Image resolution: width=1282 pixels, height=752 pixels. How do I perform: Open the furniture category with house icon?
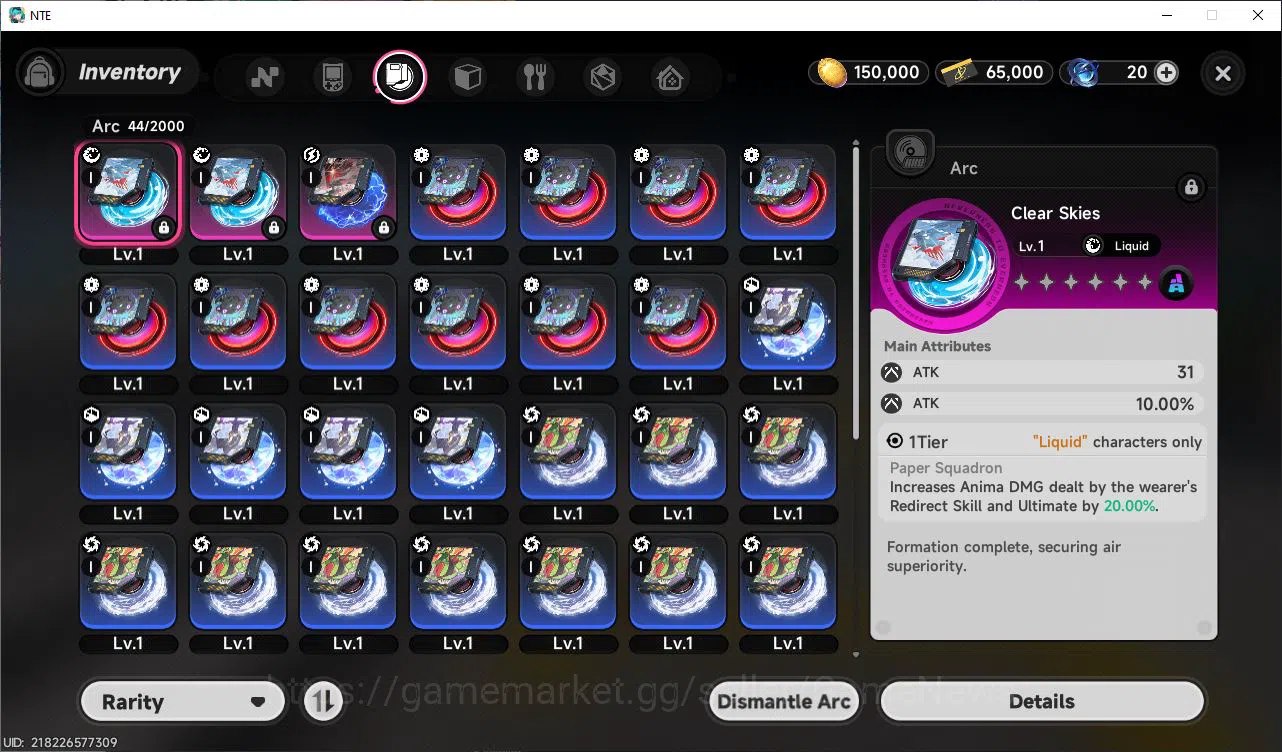pyautogui.click(x=669, y=76)
